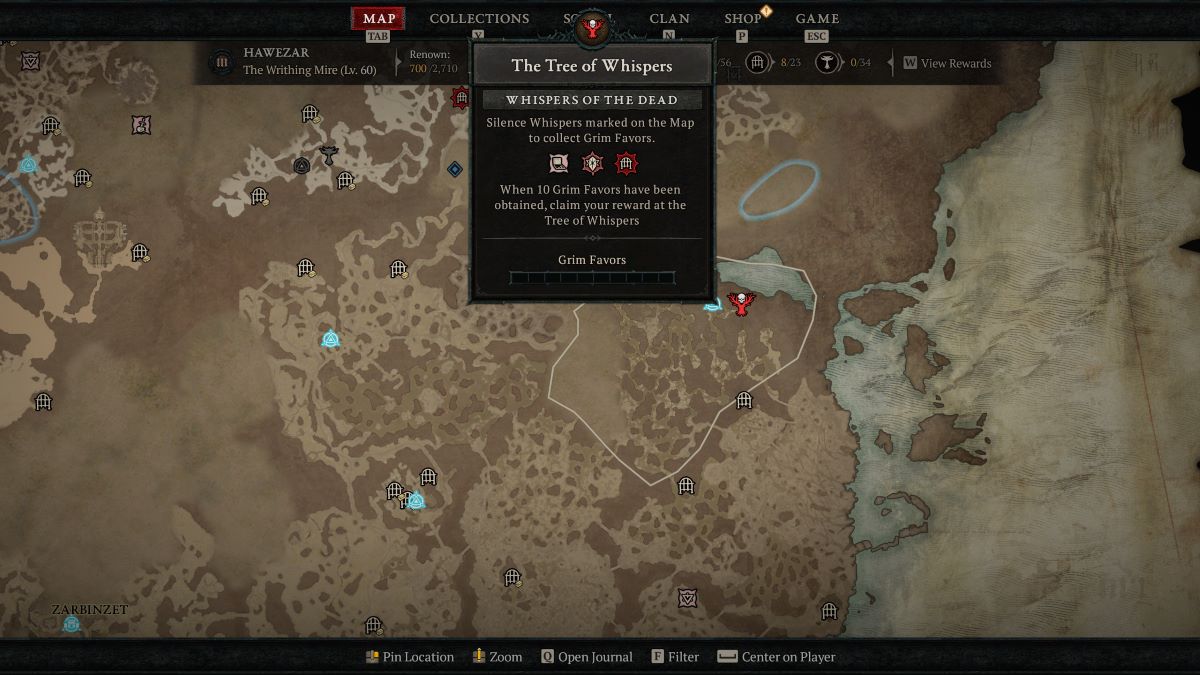Open the map Filter option

(x=674, y=657)
